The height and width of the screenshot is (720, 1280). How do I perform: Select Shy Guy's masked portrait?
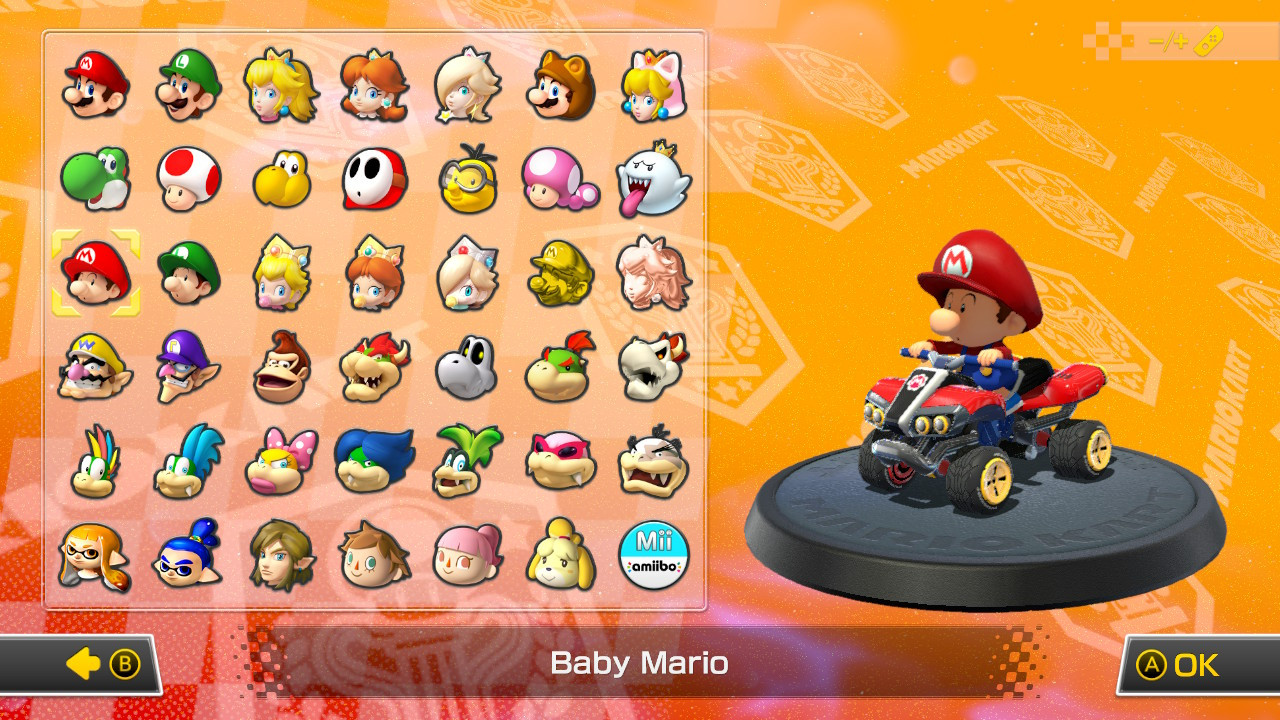[374, 178]
